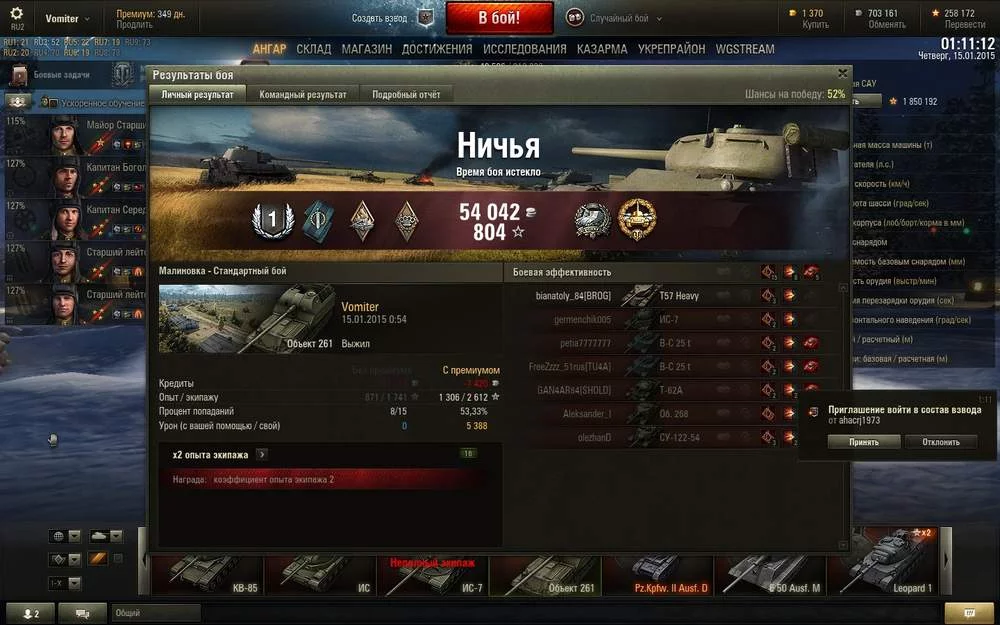
Task: Go to the МАГАЗИН store
Action: (366, 49)
